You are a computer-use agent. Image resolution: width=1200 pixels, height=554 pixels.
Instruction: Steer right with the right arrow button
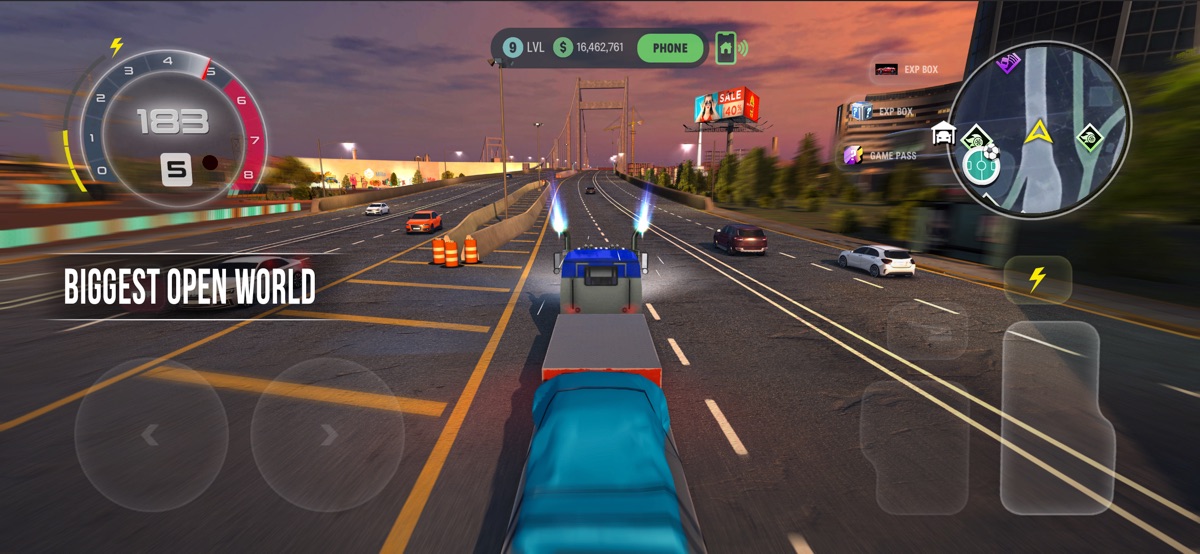point(327,435)
